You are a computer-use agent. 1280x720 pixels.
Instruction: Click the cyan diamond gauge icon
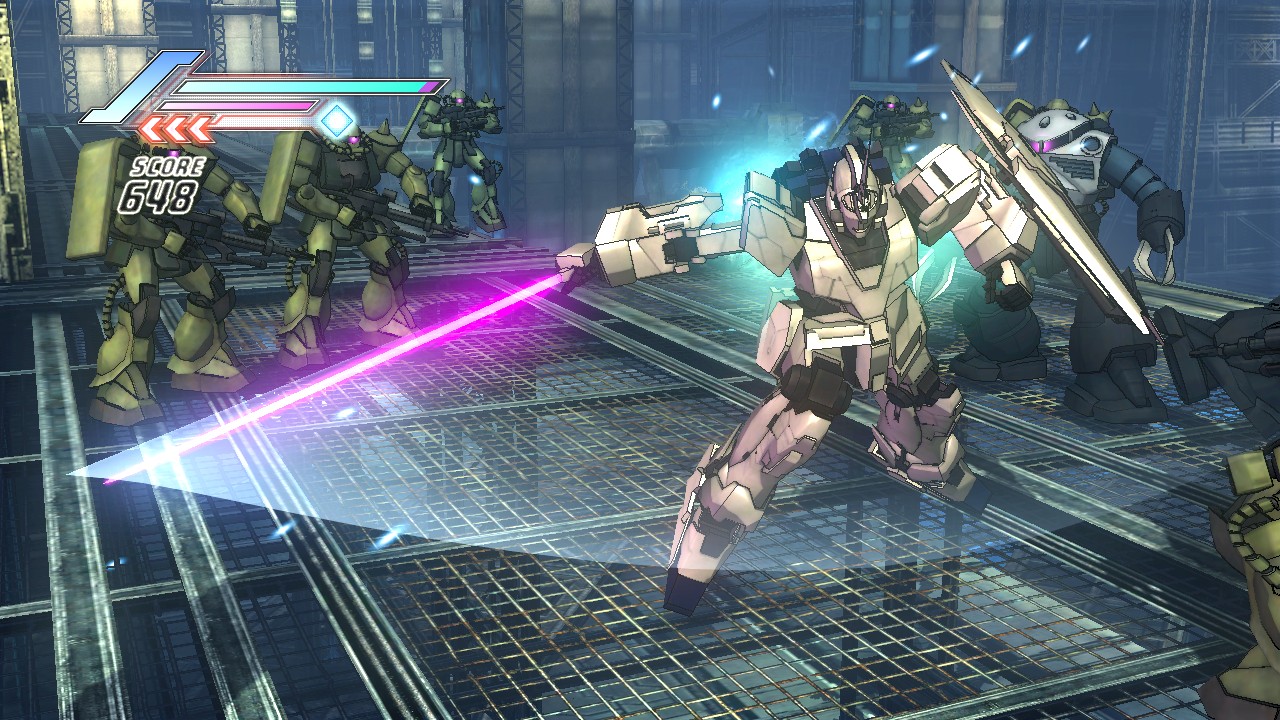(338, 121)
